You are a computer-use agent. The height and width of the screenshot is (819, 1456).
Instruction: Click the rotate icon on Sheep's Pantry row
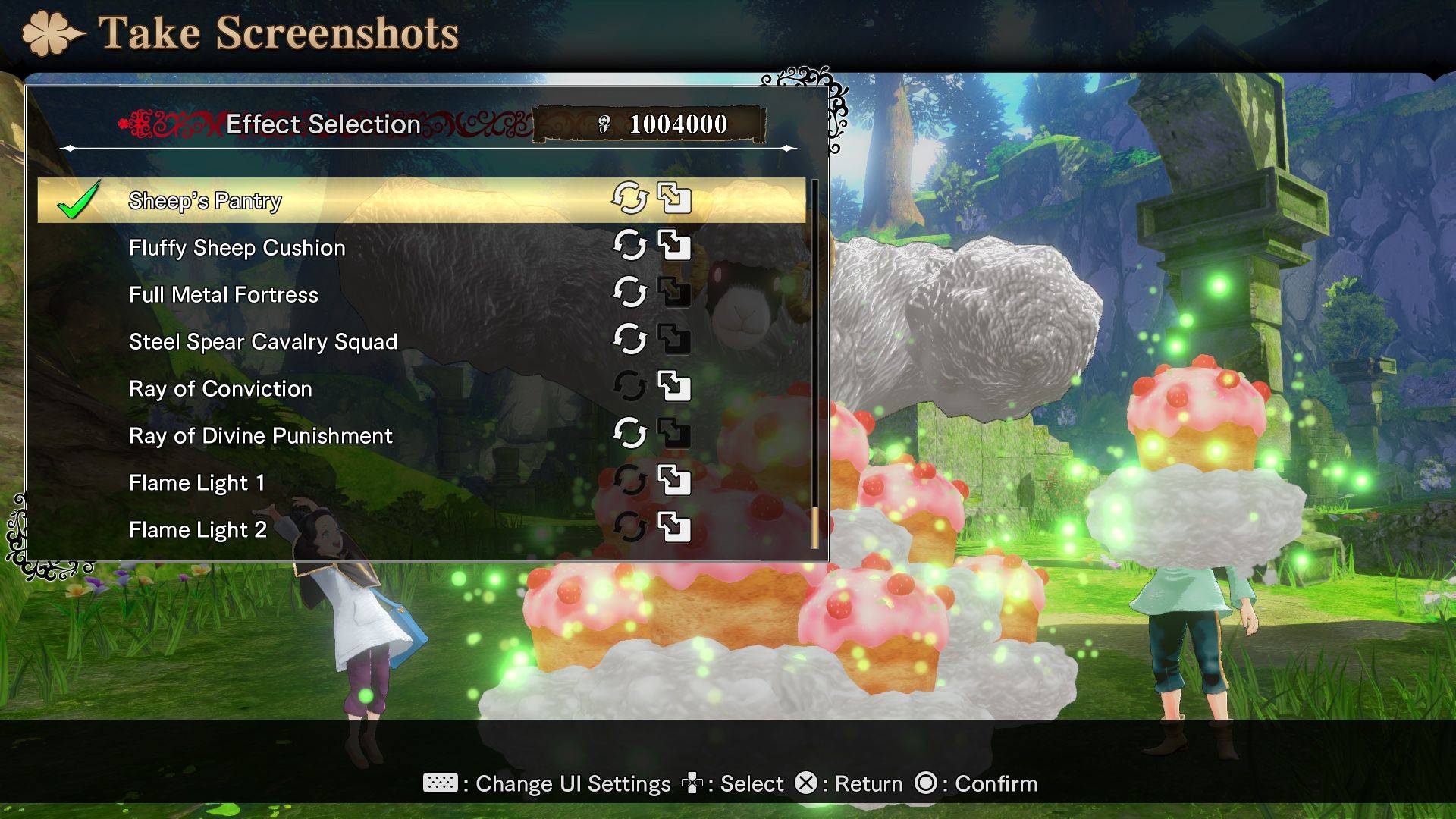[x=629, y=199]
